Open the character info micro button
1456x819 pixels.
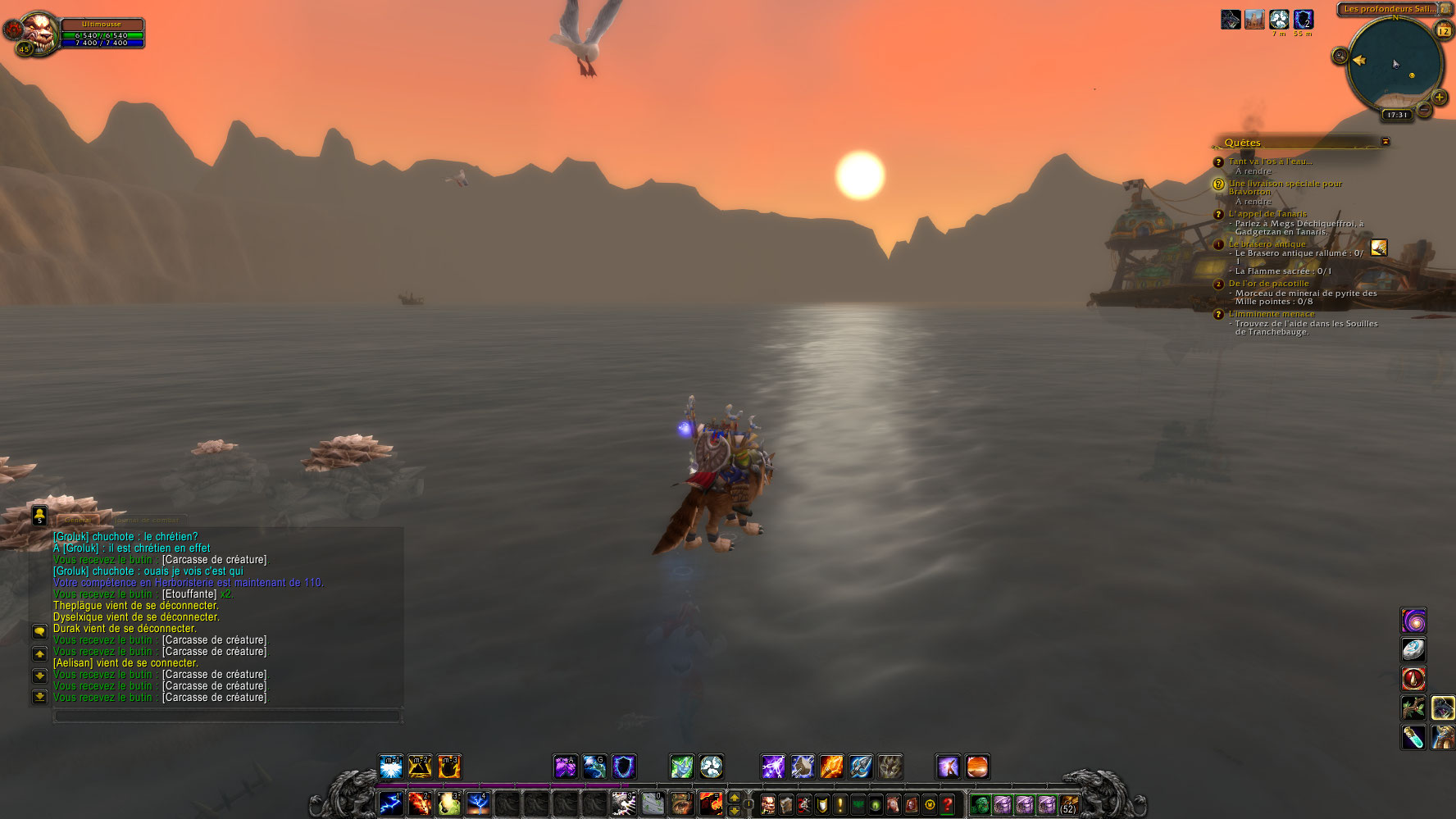(768, 804)
